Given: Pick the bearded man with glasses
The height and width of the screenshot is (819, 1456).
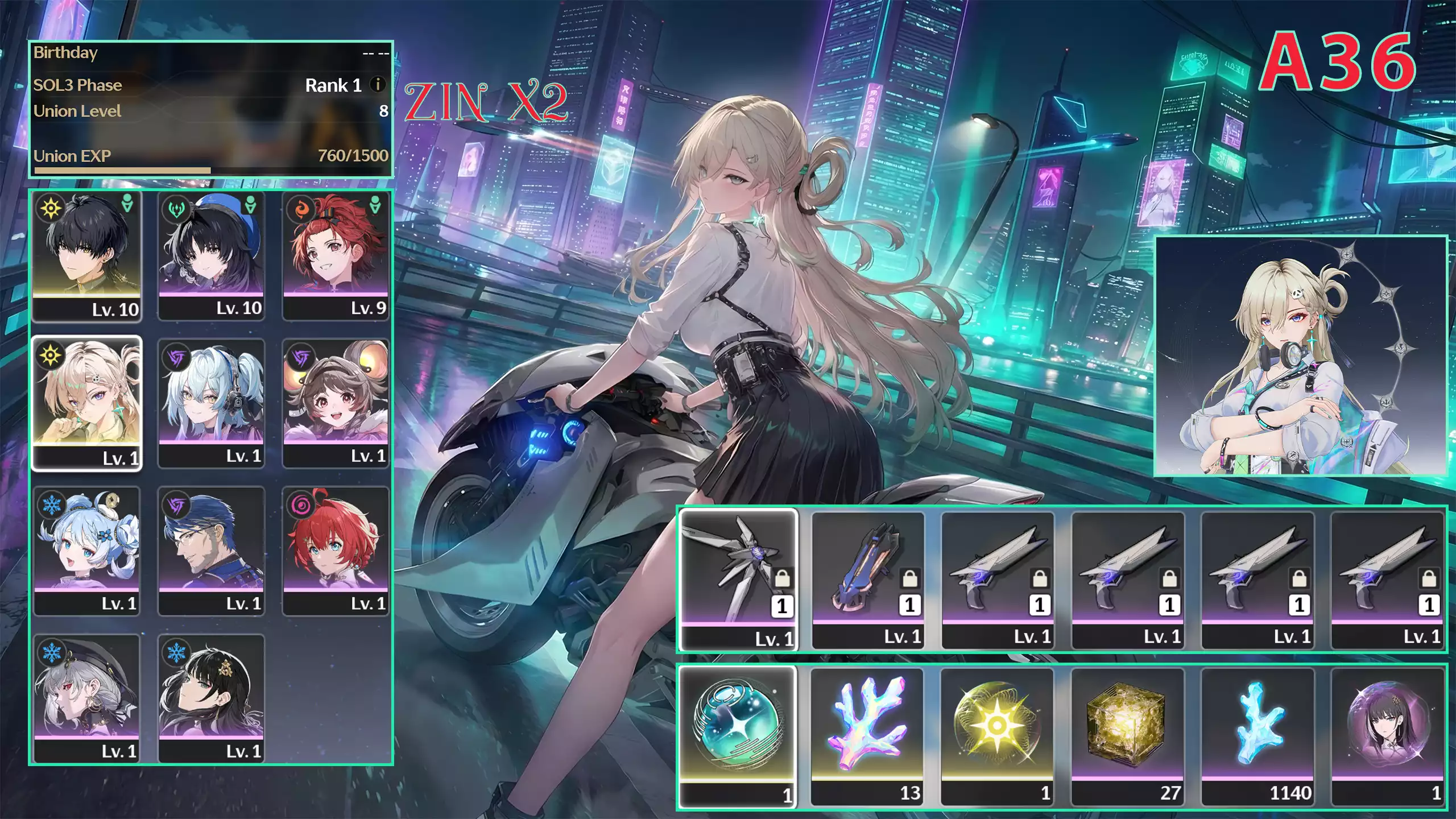Looking at the screenshot, I should click(x=211, y=551).
